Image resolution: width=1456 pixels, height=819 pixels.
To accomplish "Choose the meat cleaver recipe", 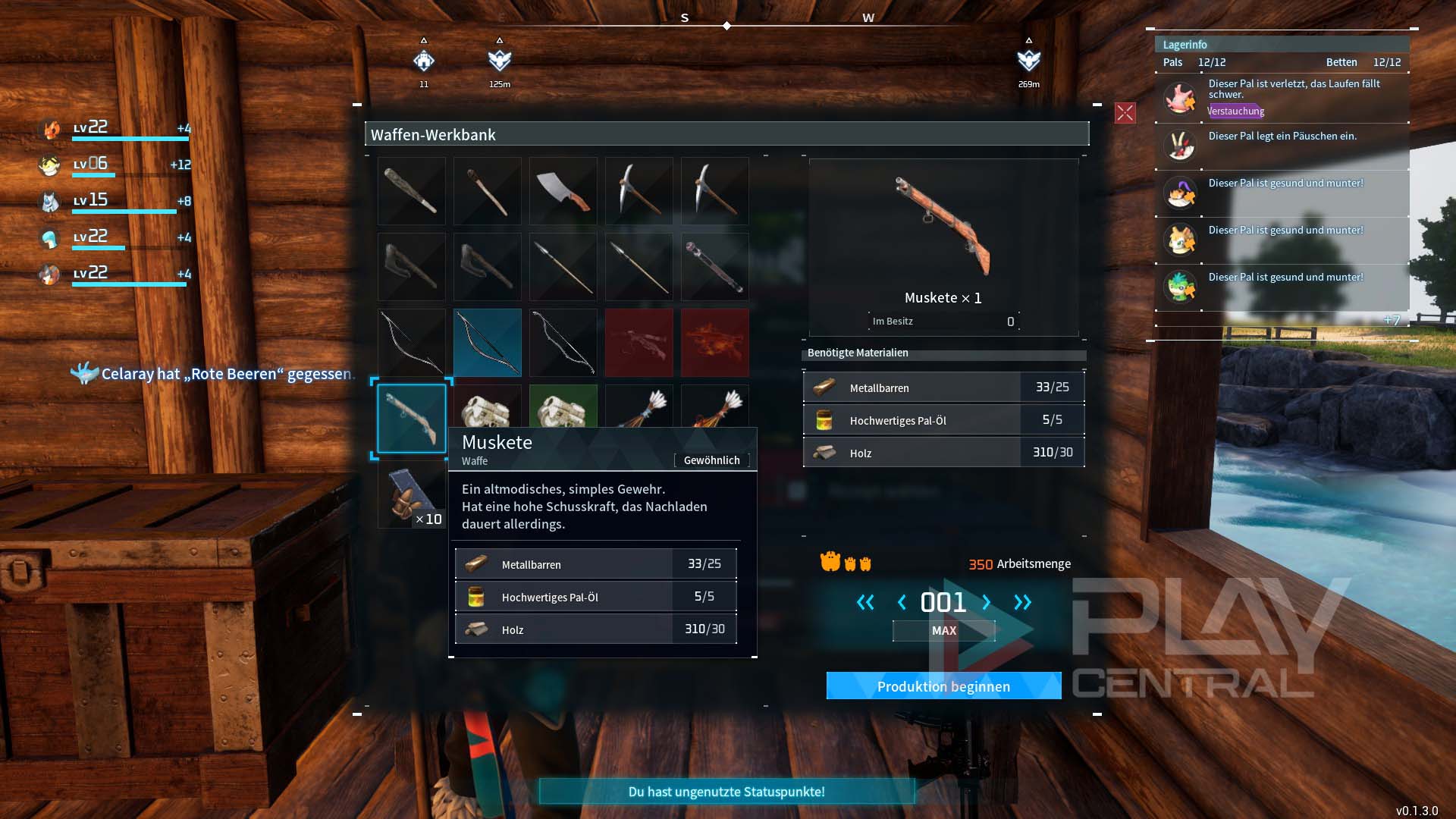I will point(563,190).
